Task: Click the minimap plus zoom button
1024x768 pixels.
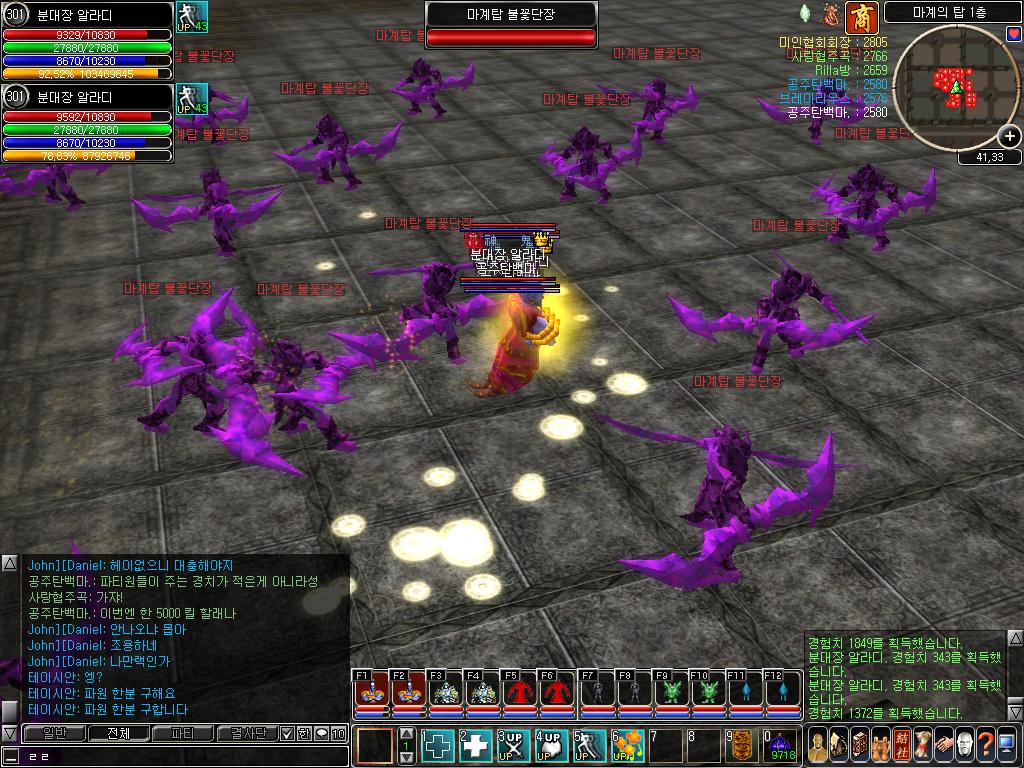Action: coord(1010,137)
